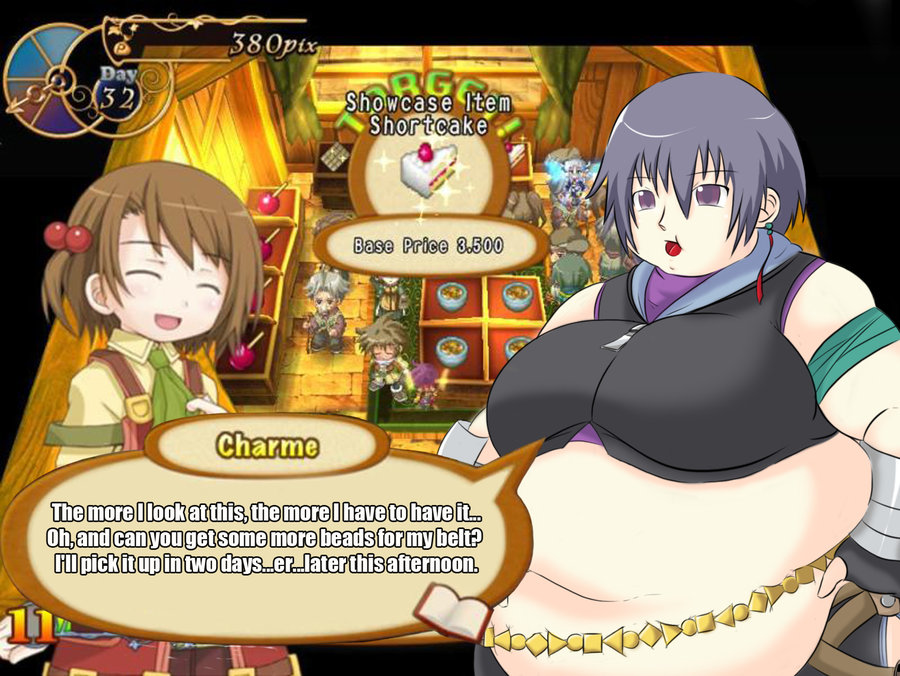
Task: Click the open book icon to advance dialogue
Action: [x=452, y=610]
